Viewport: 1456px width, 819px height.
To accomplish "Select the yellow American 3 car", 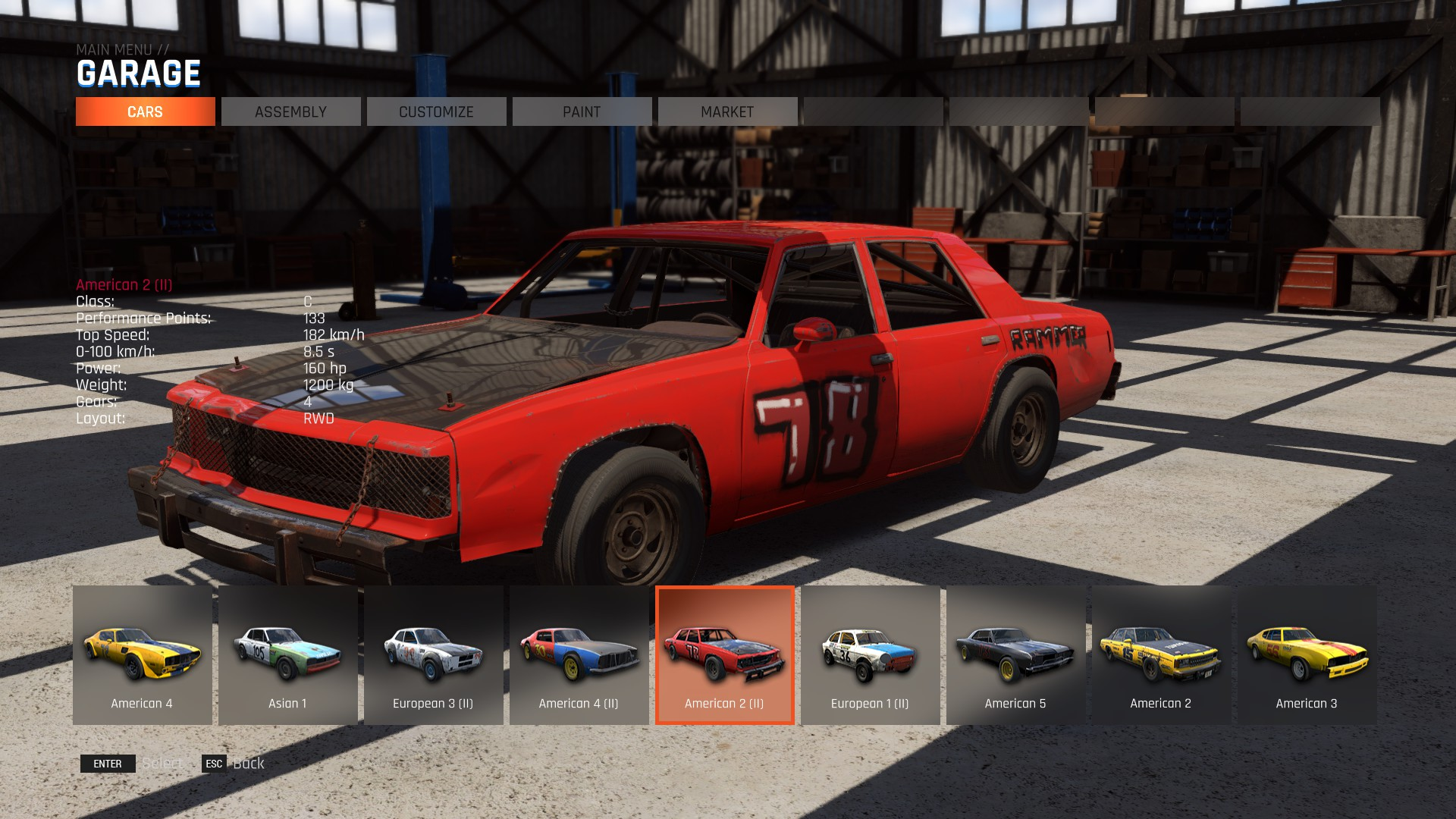I will pyautogui.click(x=1307, y=654).
